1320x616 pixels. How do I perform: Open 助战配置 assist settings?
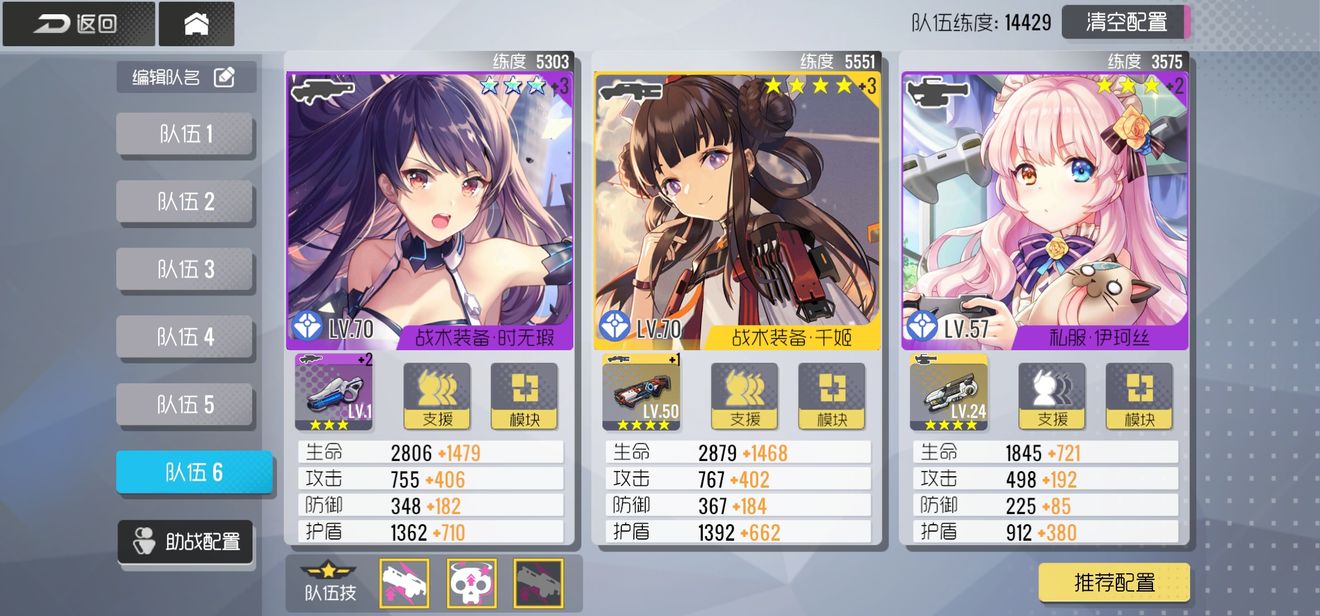[x=186, y=542]
